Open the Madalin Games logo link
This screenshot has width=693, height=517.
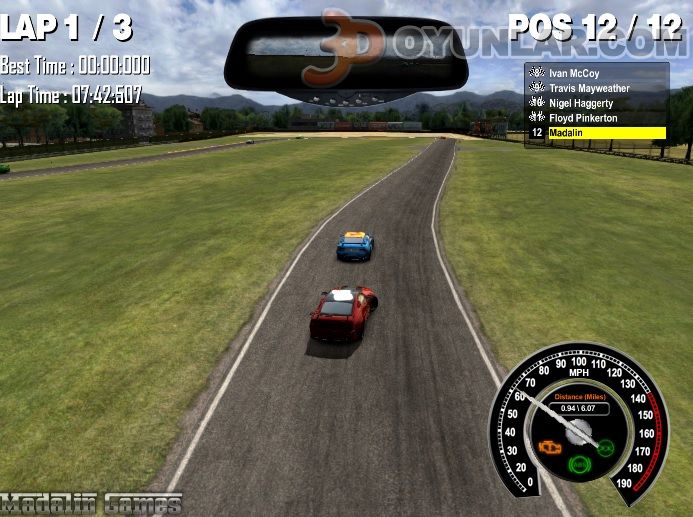point(91,503)
